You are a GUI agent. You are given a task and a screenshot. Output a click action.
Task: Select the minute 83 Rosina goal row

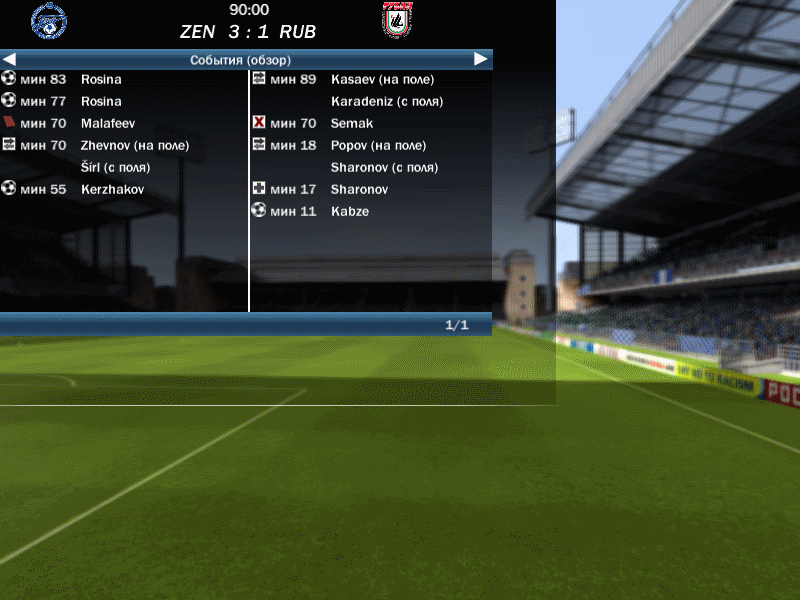(x=100, y=79)
